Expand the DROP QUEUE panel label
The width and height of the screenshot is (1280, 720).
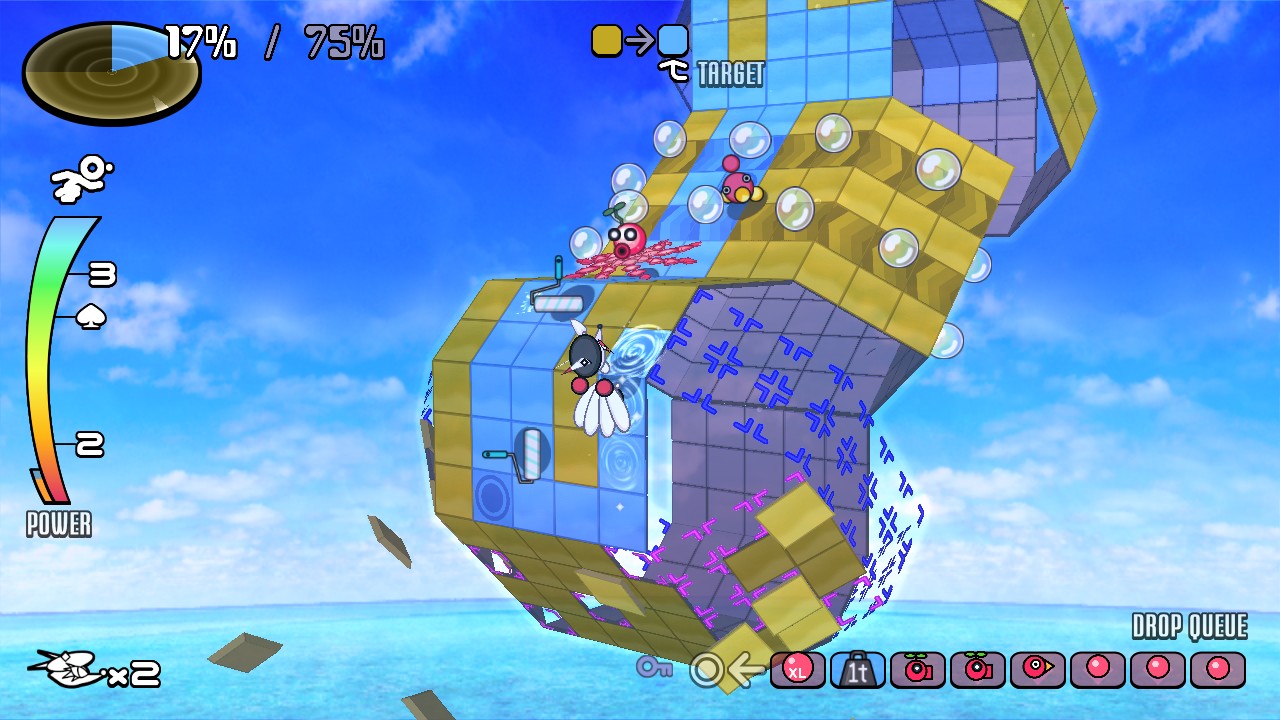tap(1188, 629)
